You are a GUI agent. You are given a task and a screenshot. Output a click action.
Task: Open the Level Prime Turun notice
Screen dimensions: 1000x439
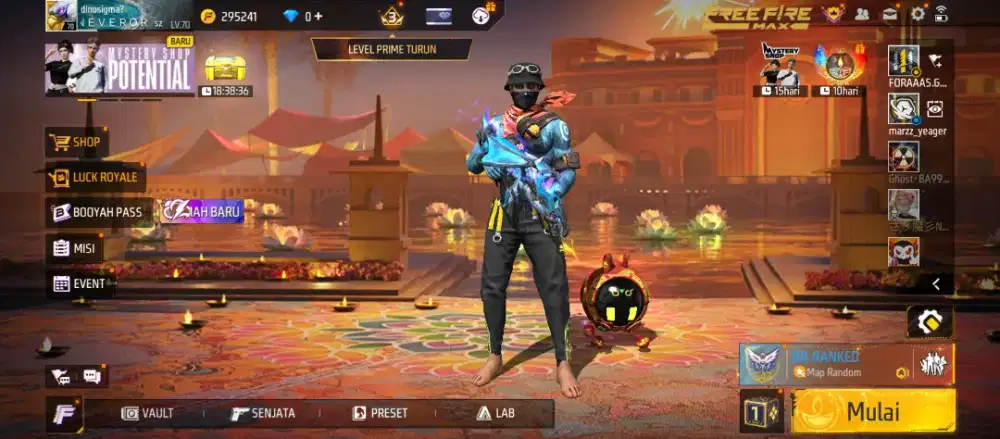(x=392, y=48)
